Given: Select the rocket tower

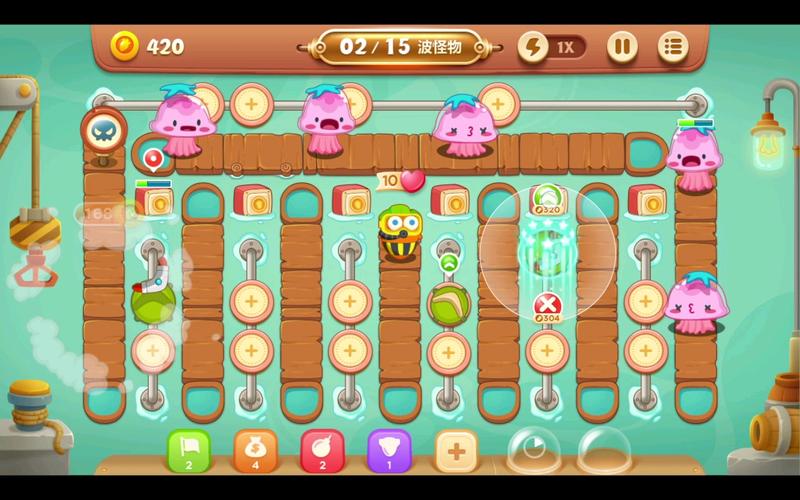Looking at the screenshot, I should tap(153, 296).
